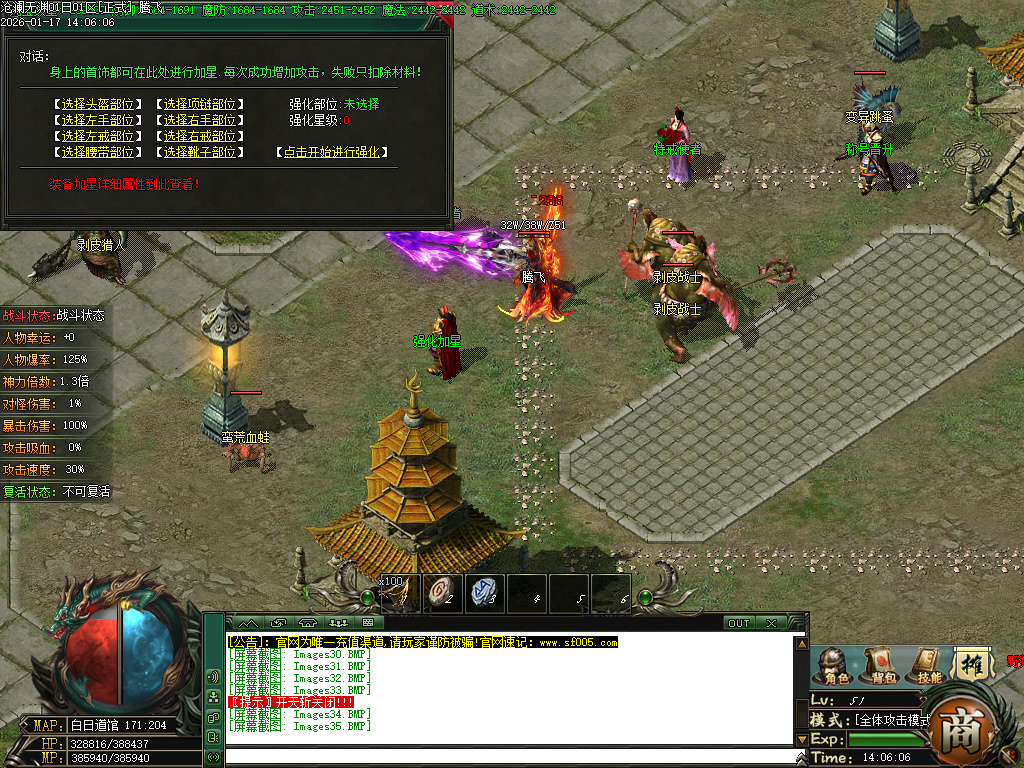Use the blue rune in hotbar slot 3
The image size is (1024, 768).
coord(485,593)
